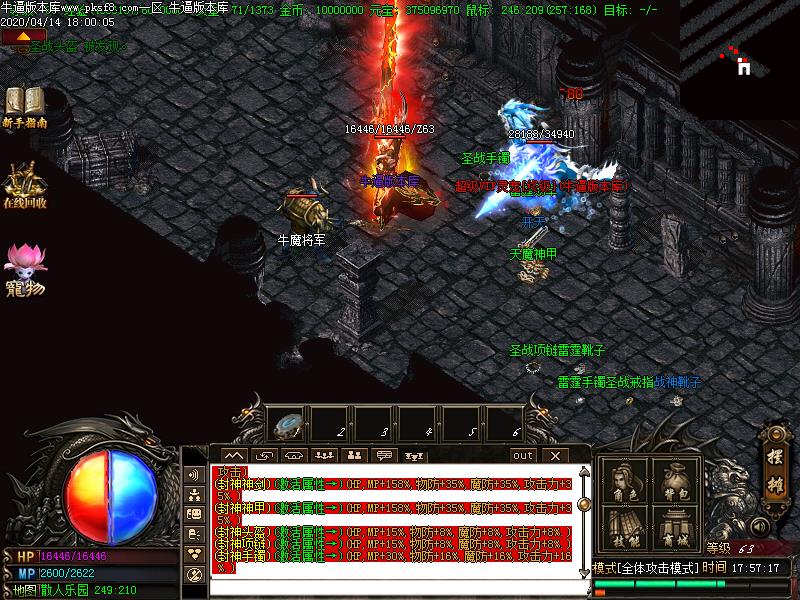Open the 在线回收 online recycling icon
Screen dimensions: 800x600
point(23,184)
